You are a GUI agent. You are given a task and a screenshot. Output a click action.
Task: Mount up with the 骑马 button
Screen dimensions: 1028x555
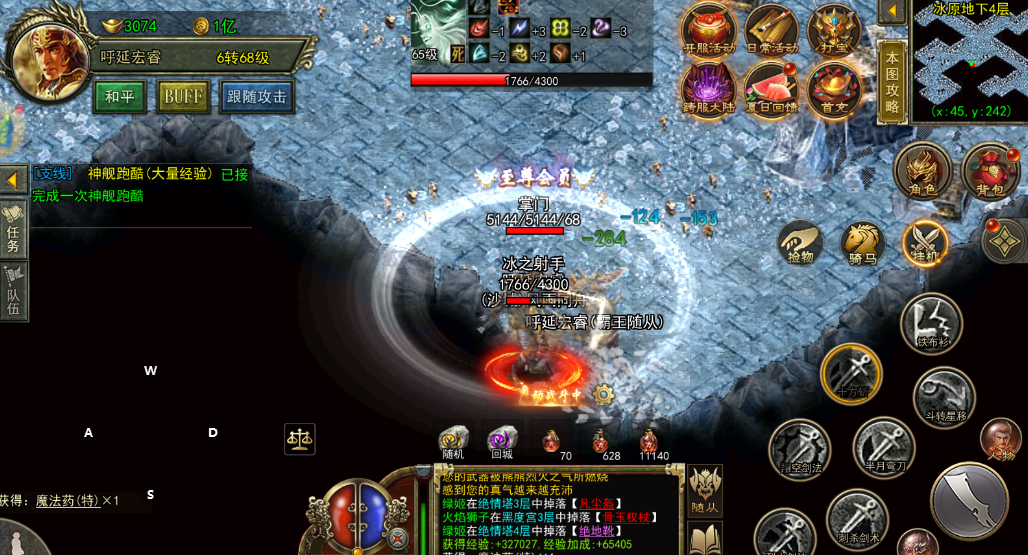click(862, 242)
